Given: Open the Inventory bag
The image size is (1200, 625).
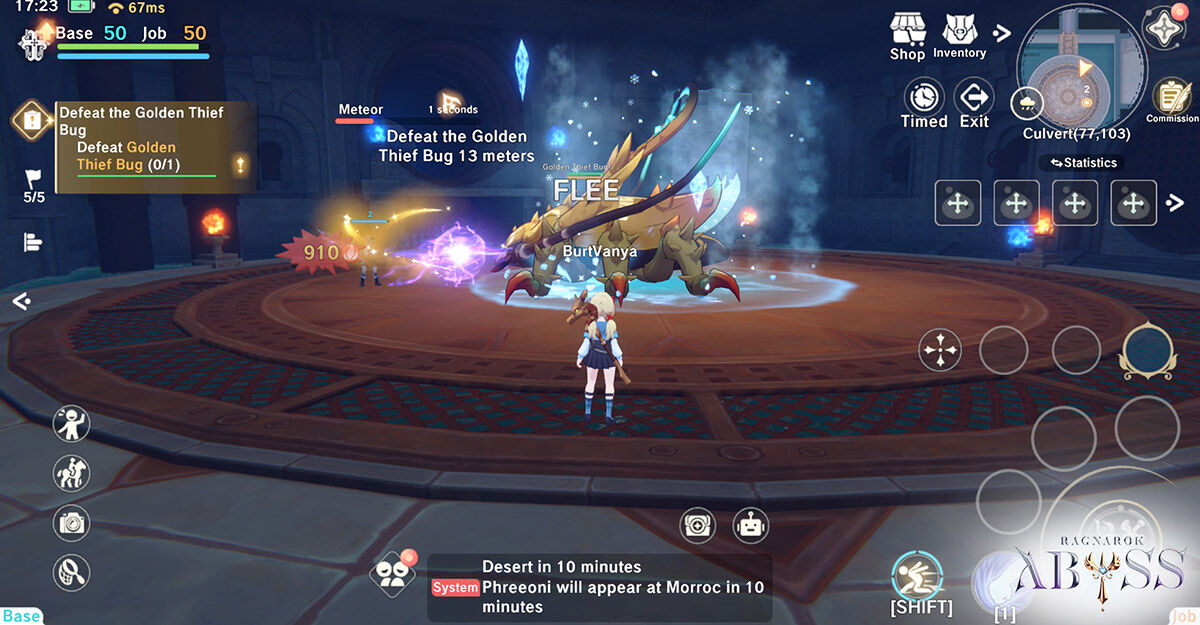Looking at the screenshot, I should pyautogui.click(x=959, y=34).
